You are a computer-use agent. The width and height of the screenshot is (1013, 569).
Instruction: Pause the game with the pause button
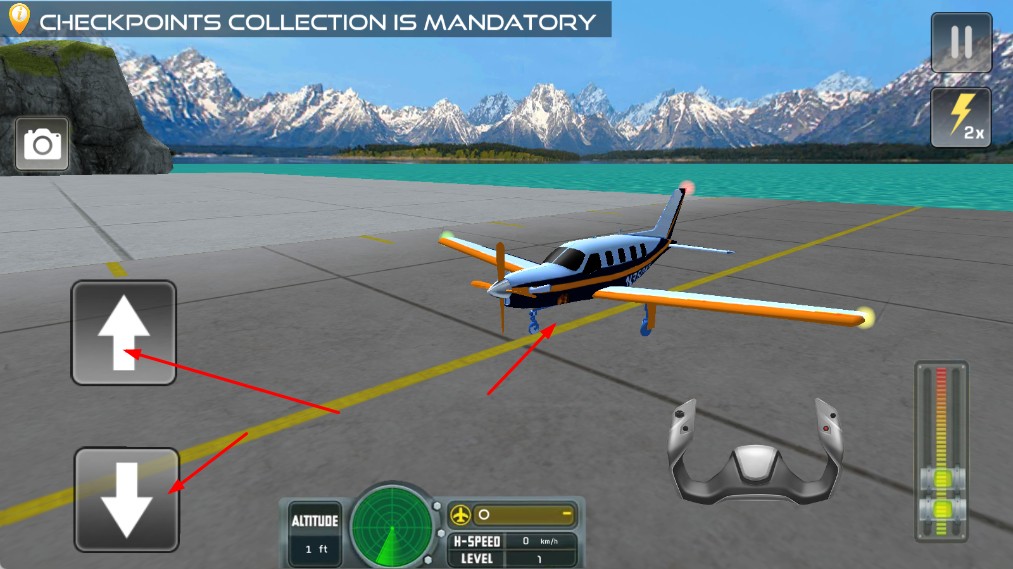pyautogui.click(x=961, y=42)
